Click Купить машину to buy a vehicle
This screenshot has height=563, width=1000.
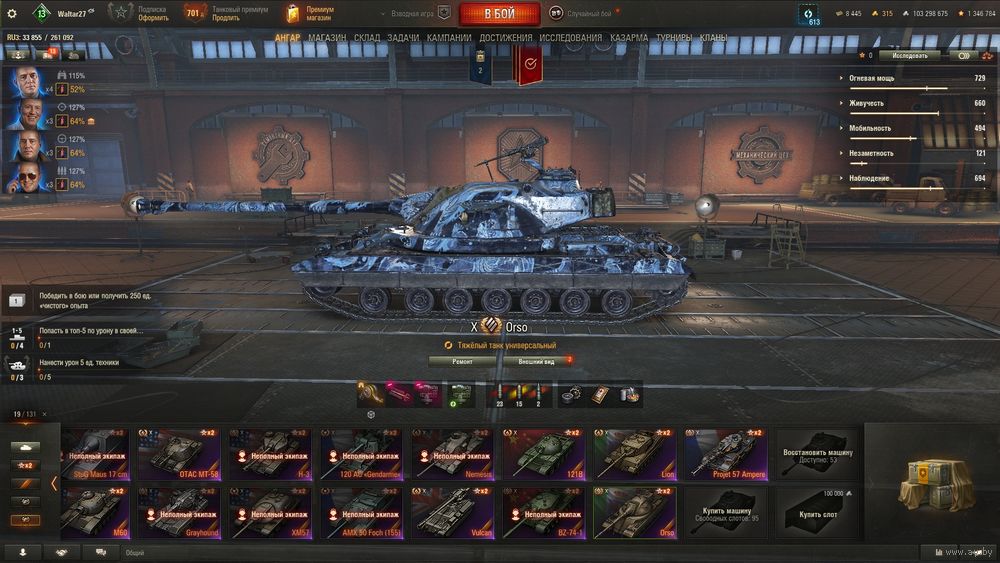coord(725,513)
